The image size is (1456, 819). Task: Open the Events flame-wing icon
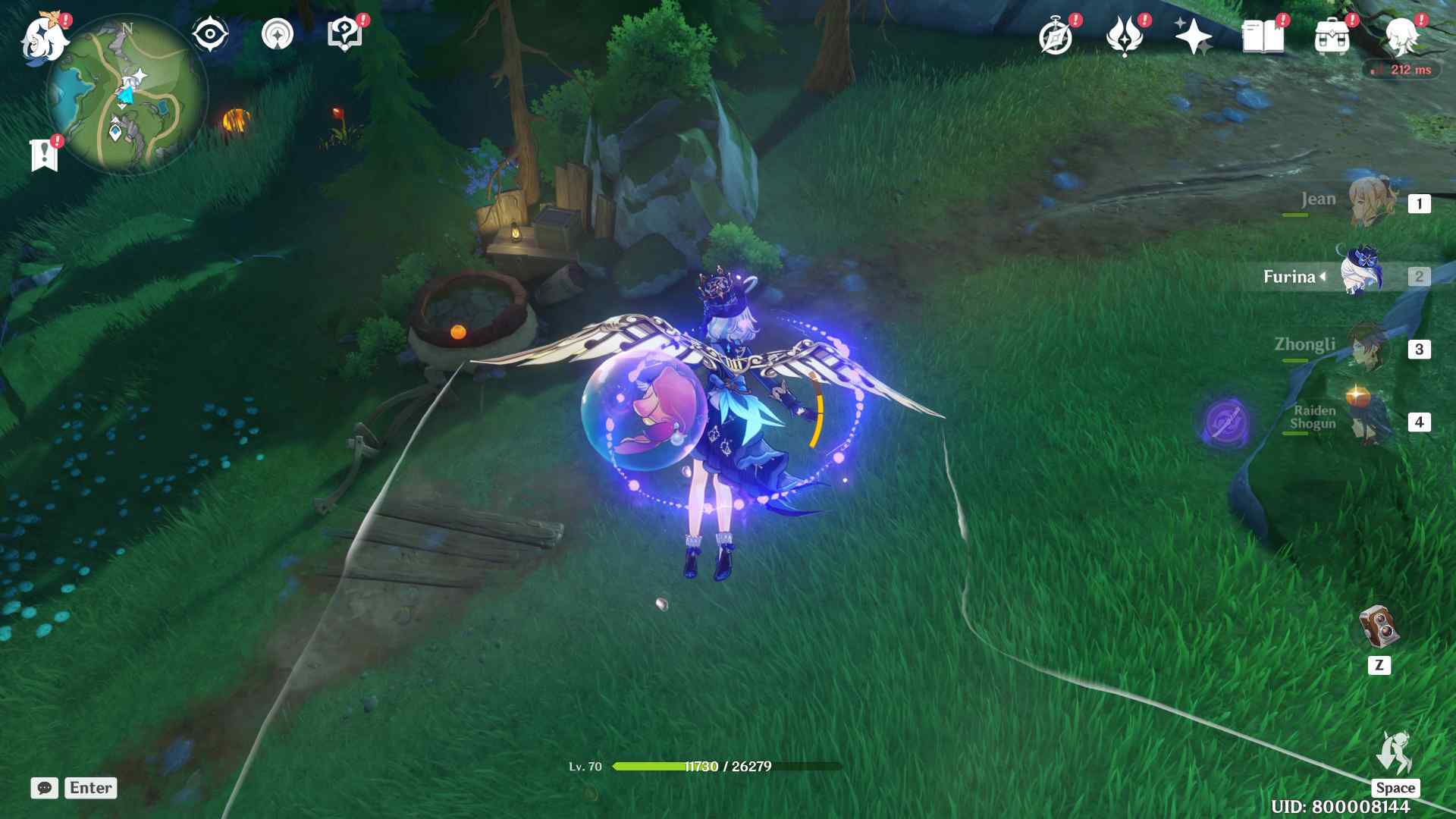coord(1125,37)
